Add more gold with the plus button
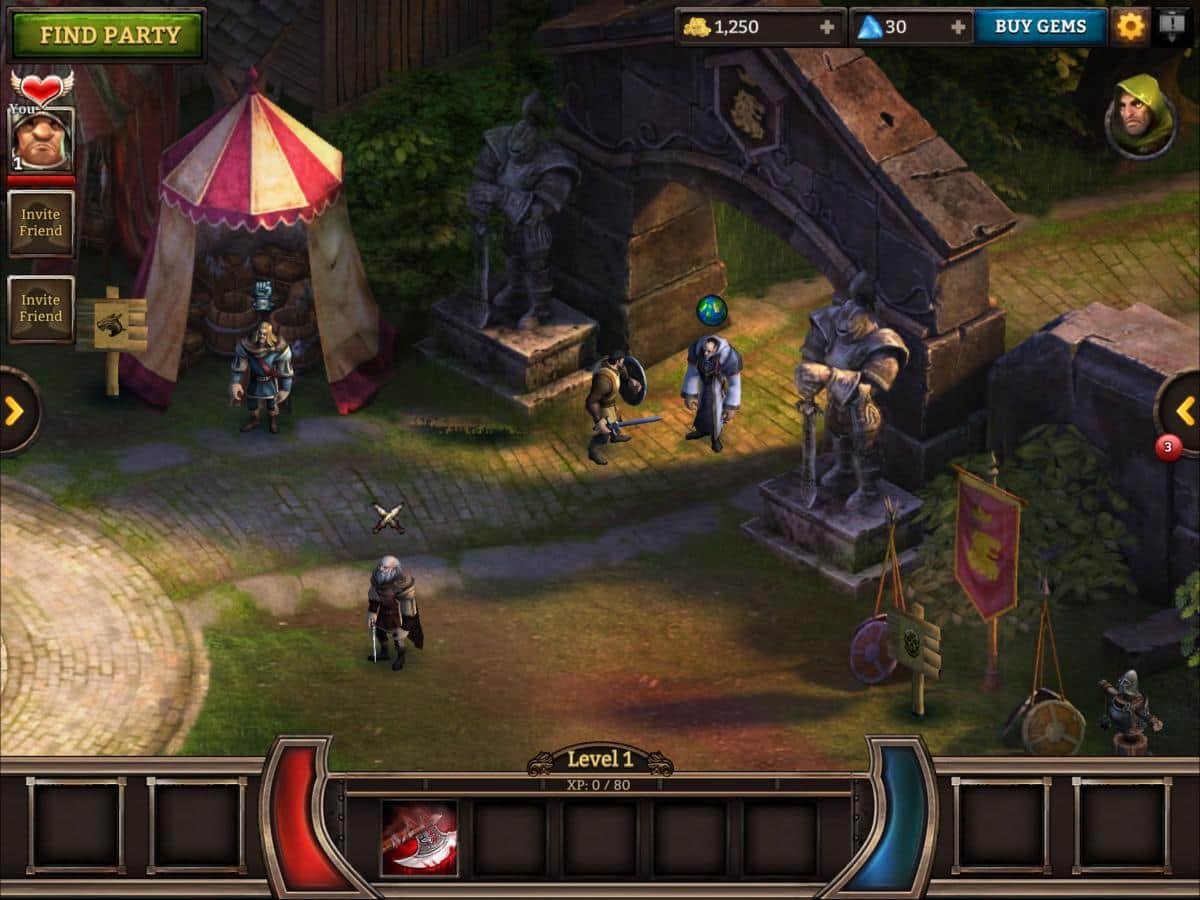The height and width of the screenshot is (900, 1200). coord(827,27)
